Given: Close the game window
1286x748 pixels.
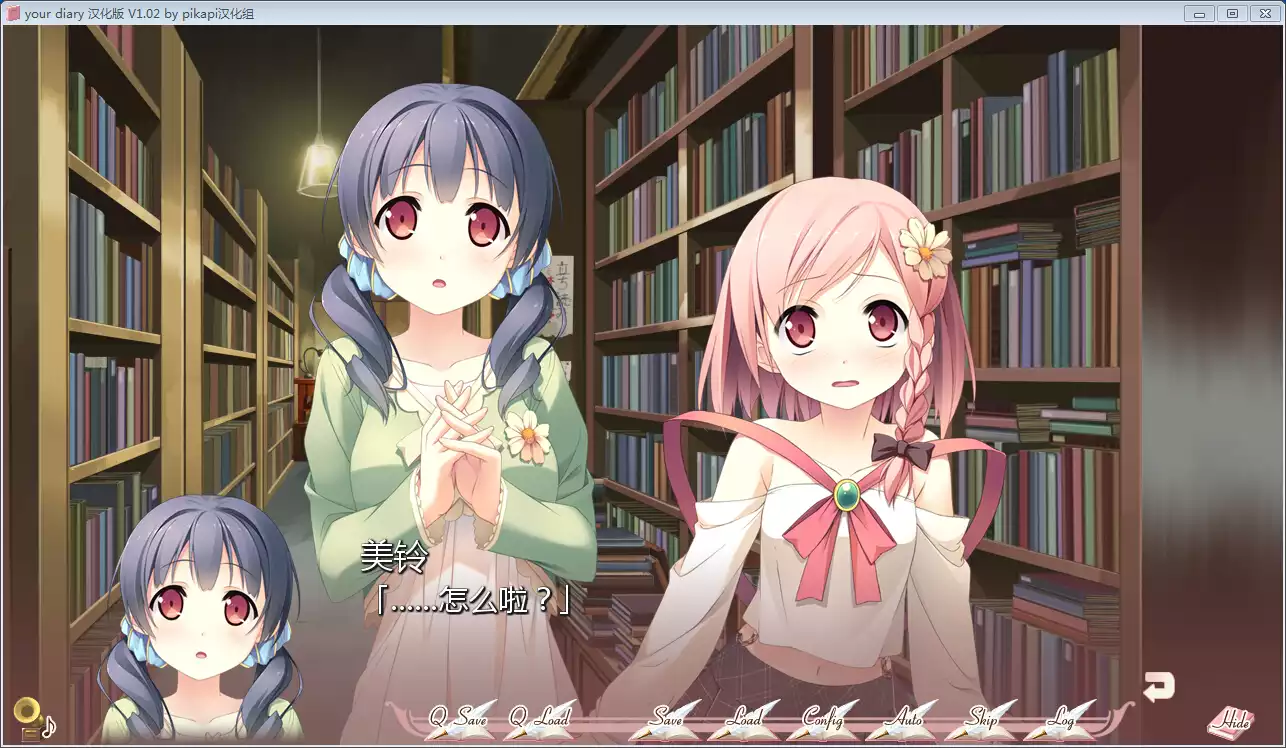Looking at the screenshot, I should 1264,13.
